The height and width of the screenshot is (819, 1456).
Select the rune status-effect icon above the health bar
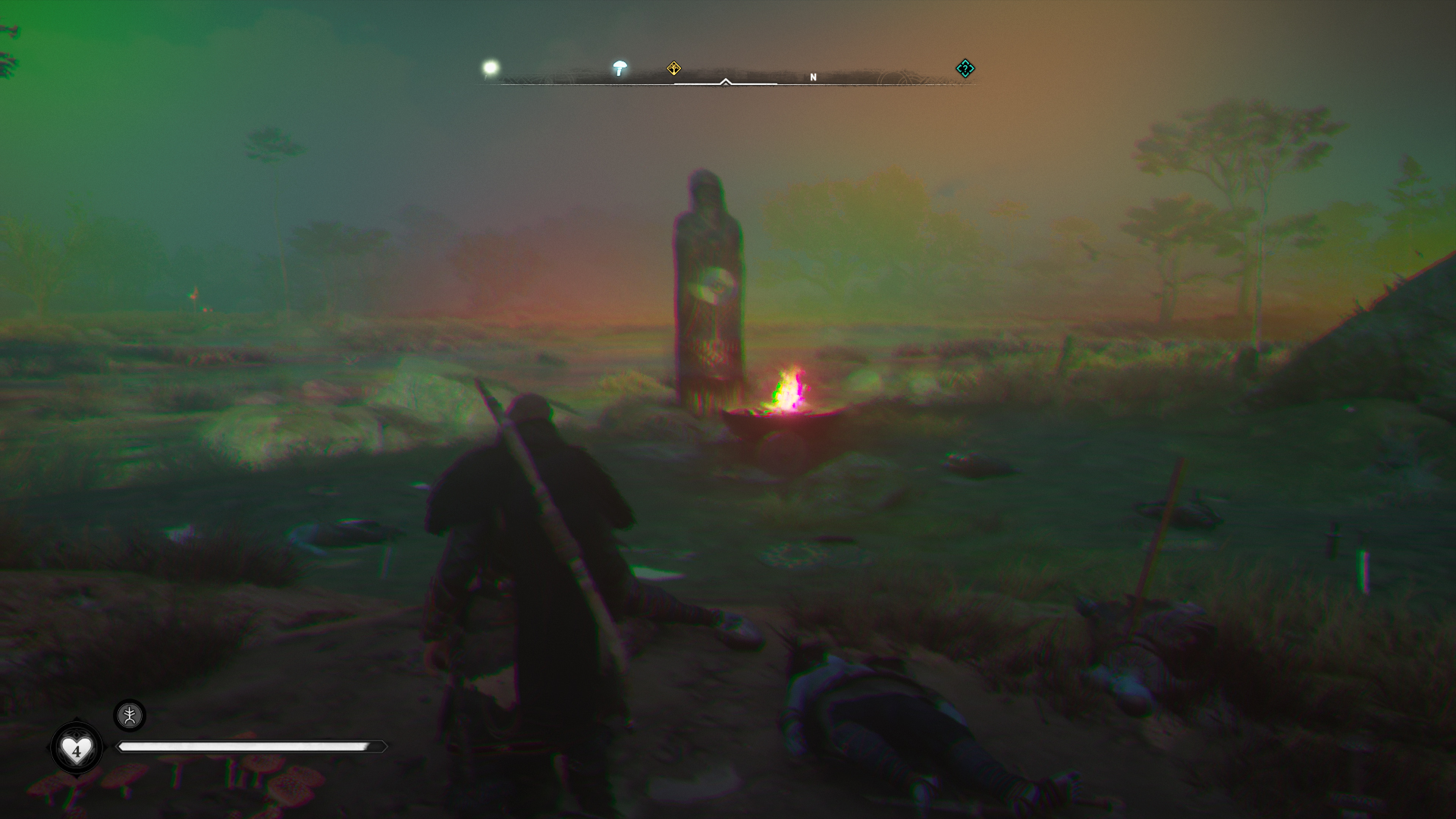pos(130,716)
